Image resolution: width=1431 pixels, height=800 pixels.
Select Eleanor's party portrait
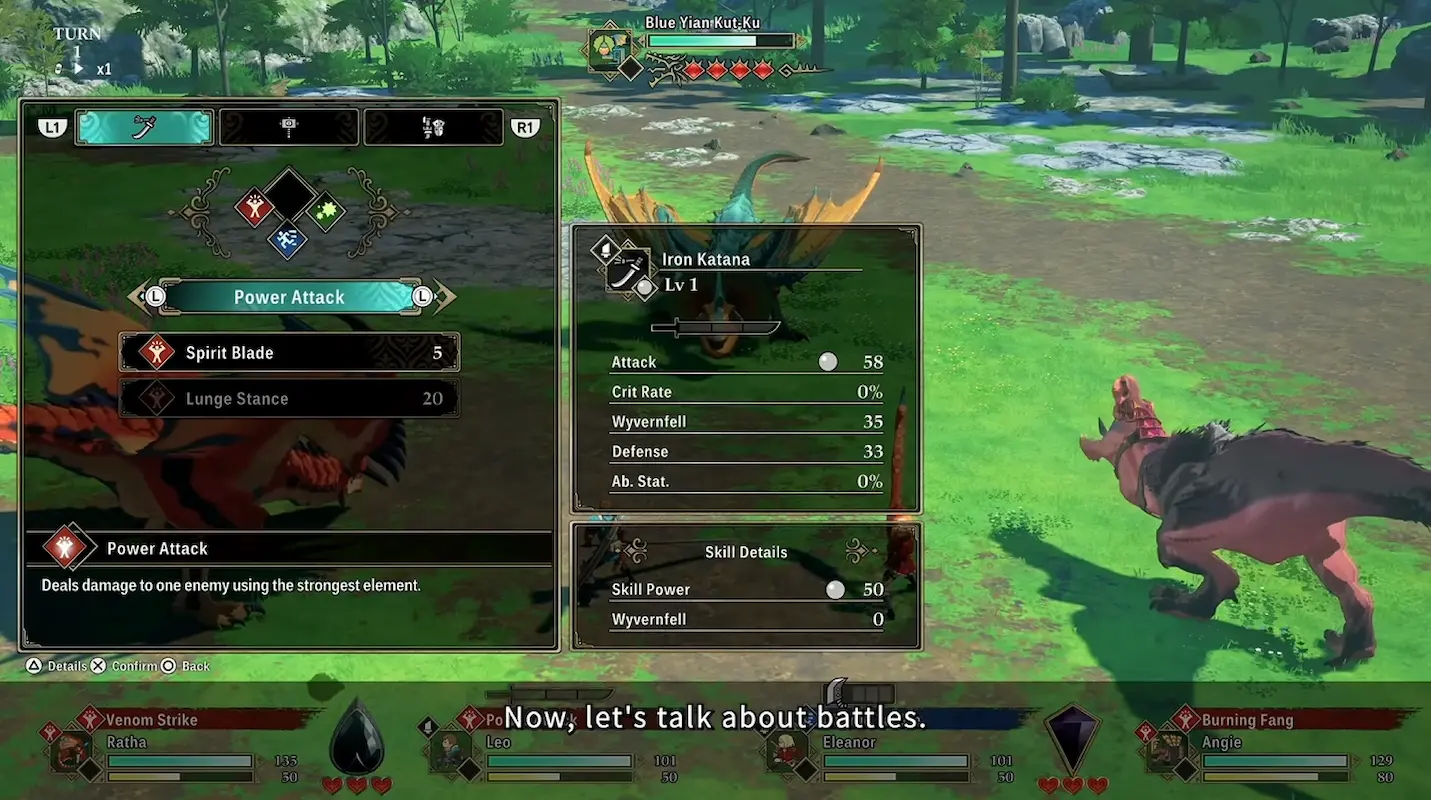(x=785, y=753)
